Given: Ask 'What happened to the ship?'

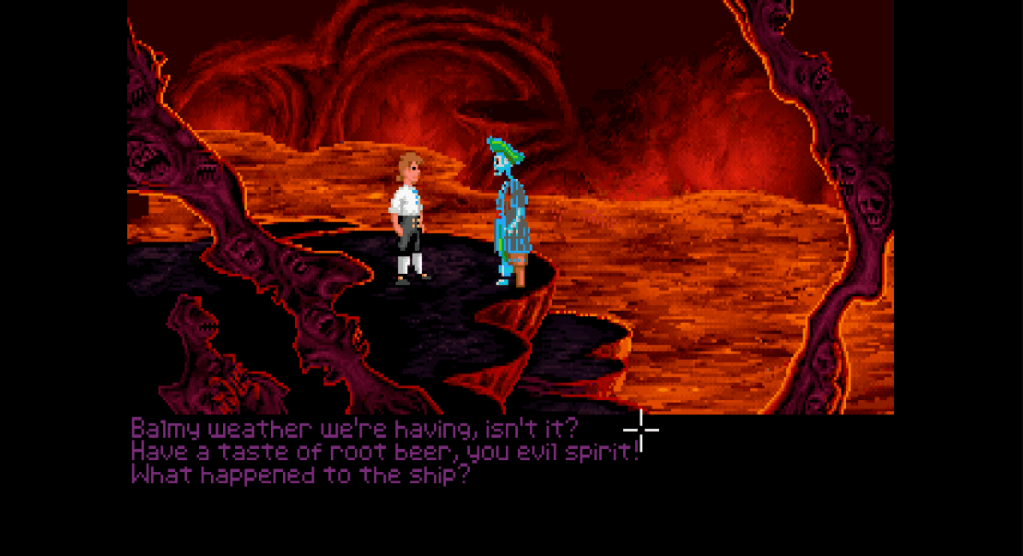Looking at the screenshot, I should 300,474.
